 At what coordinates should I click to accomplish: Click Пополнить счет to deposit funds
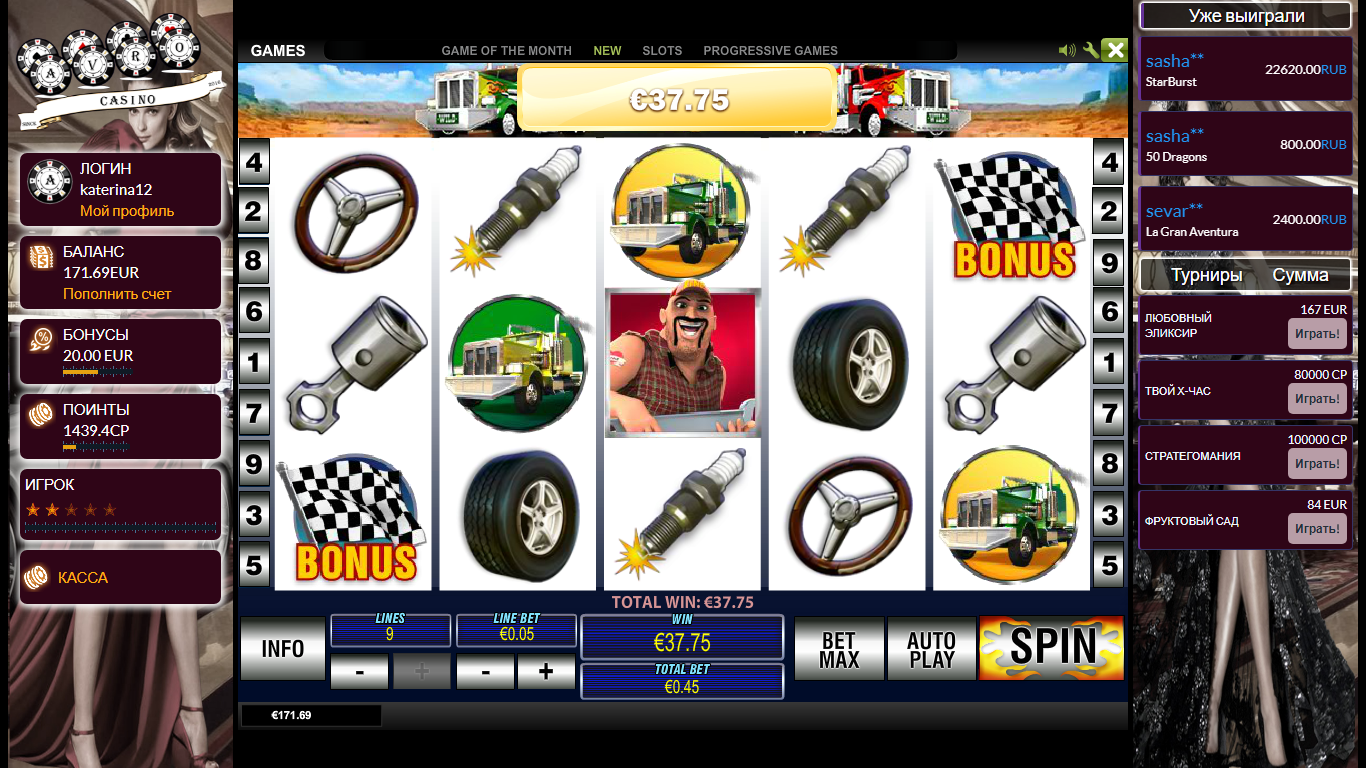pos(117,294)
